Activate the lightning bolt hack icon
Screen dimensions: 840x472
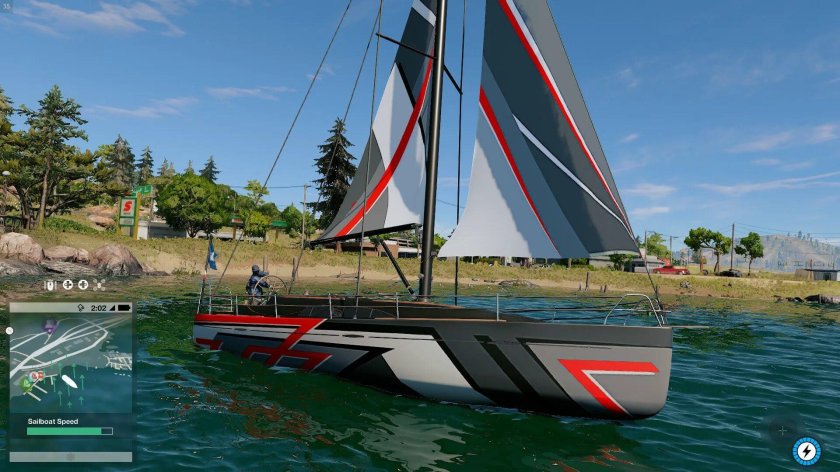pos(806,451)
